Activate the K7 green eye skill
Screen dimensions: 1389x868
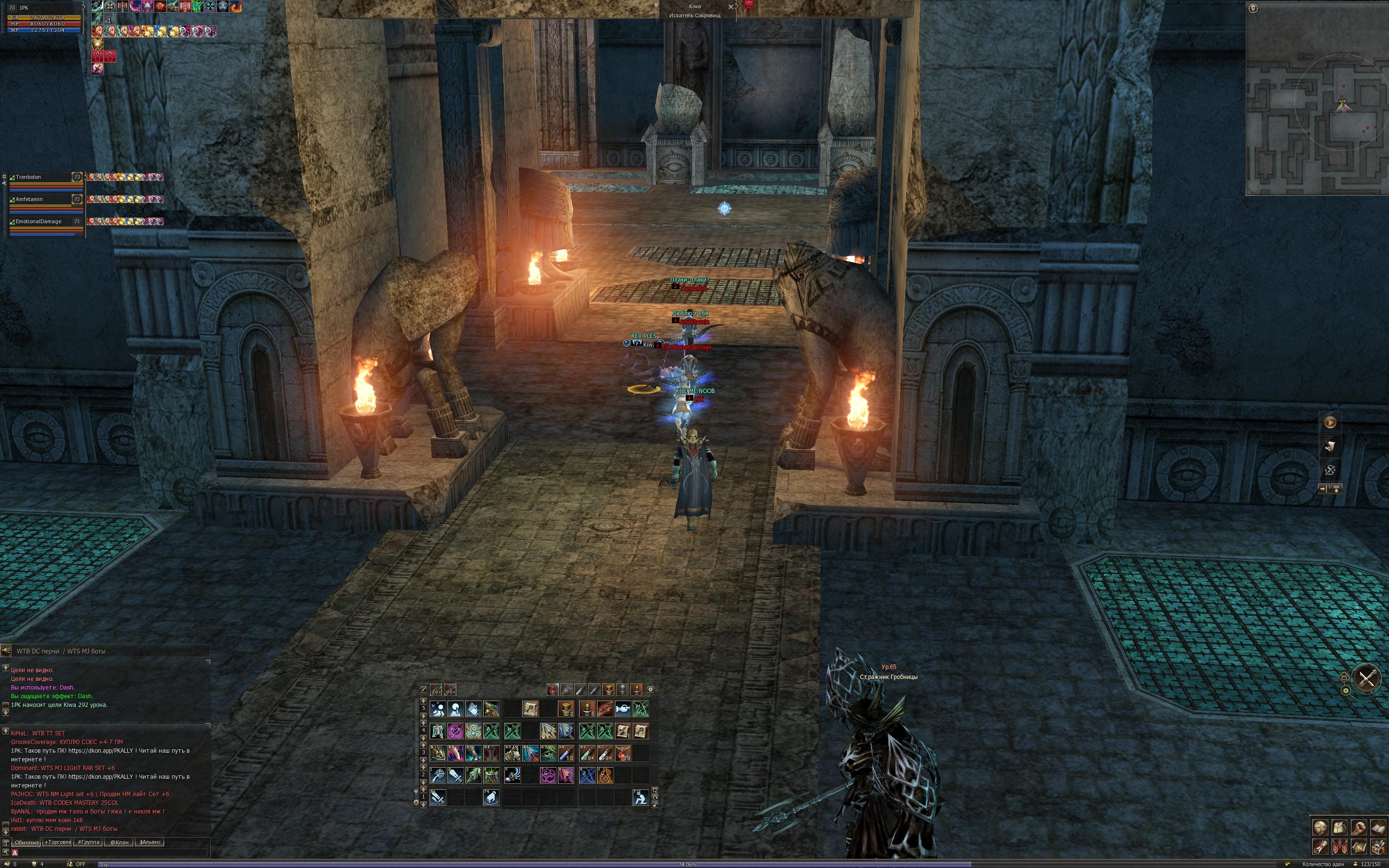548,753
